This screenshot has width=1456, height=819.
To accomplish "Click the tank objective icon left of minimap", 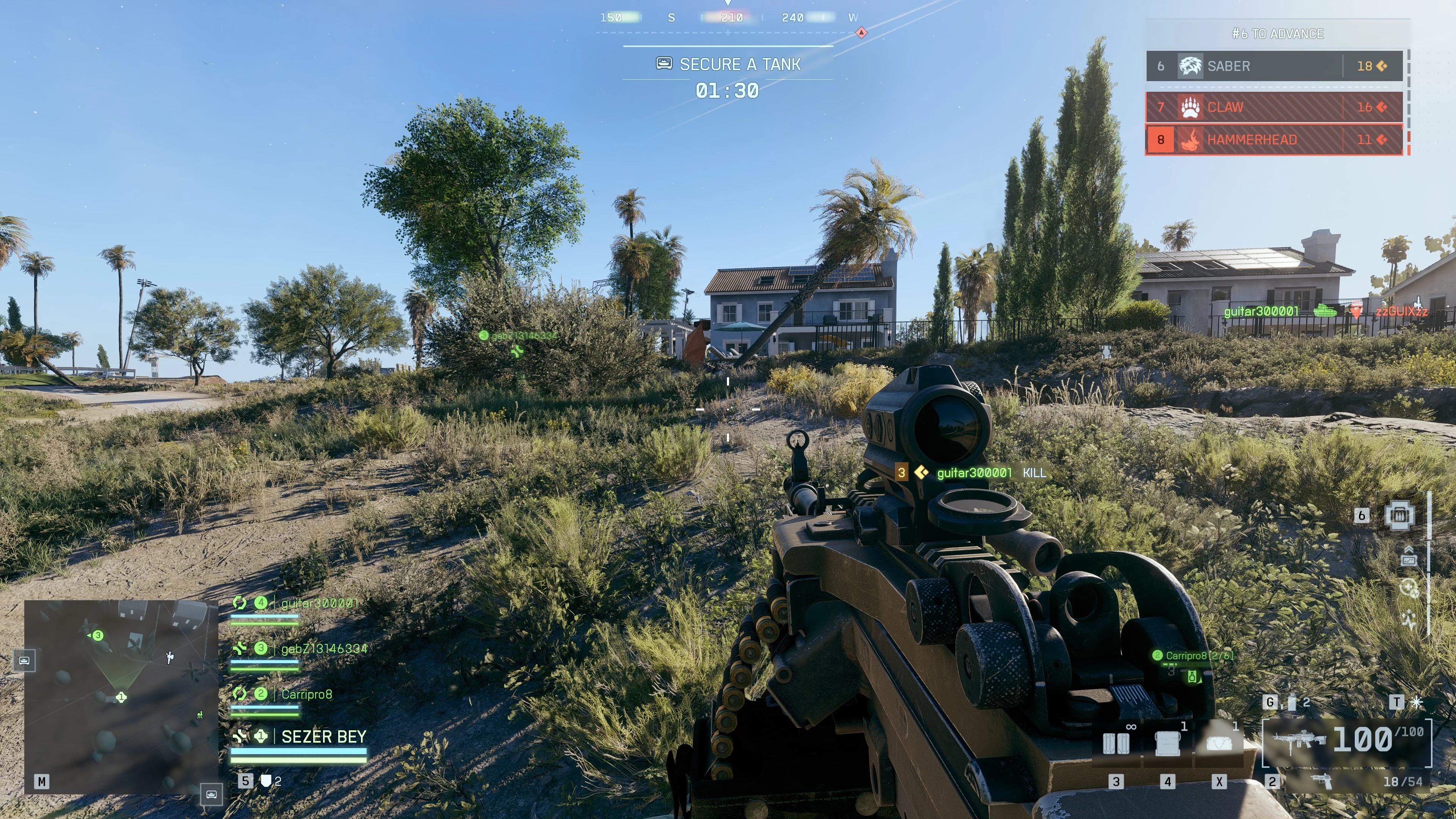I will click(x=24, y=660).
